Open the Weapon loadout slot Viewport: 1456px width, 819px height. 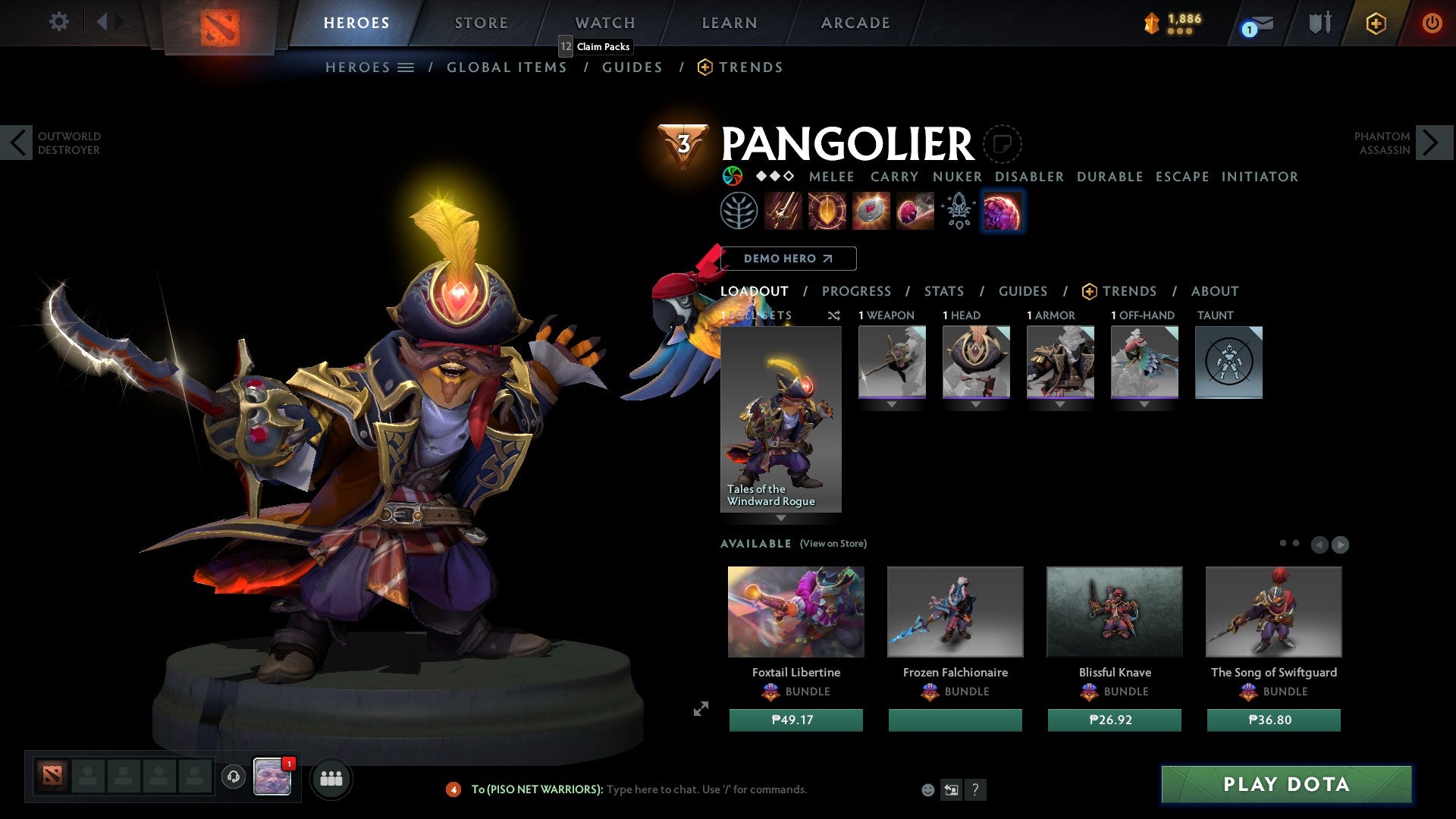pyautogui.click(x=892, y=362)
